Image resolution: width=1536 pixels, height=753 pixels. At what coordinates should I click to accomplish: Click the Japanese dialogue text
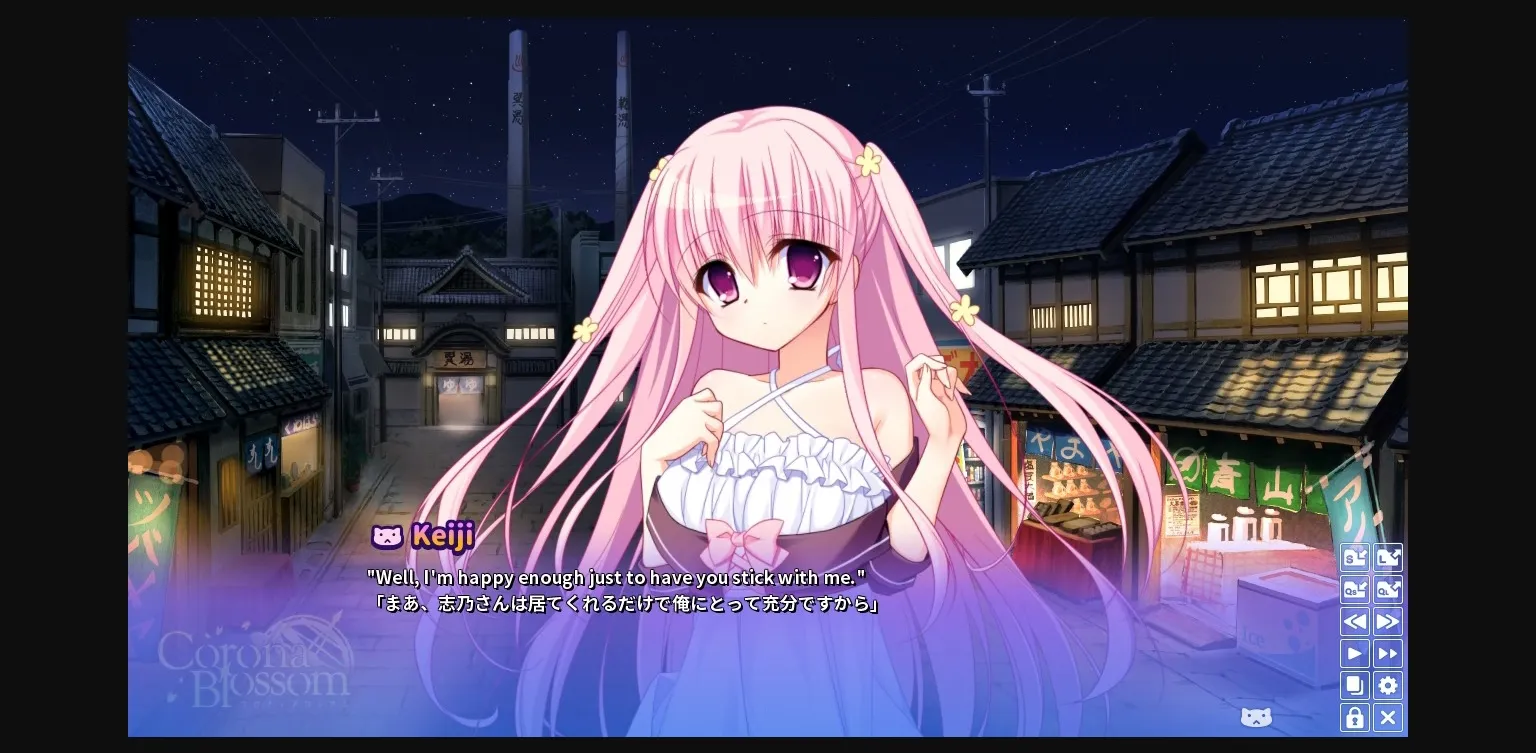622,604
